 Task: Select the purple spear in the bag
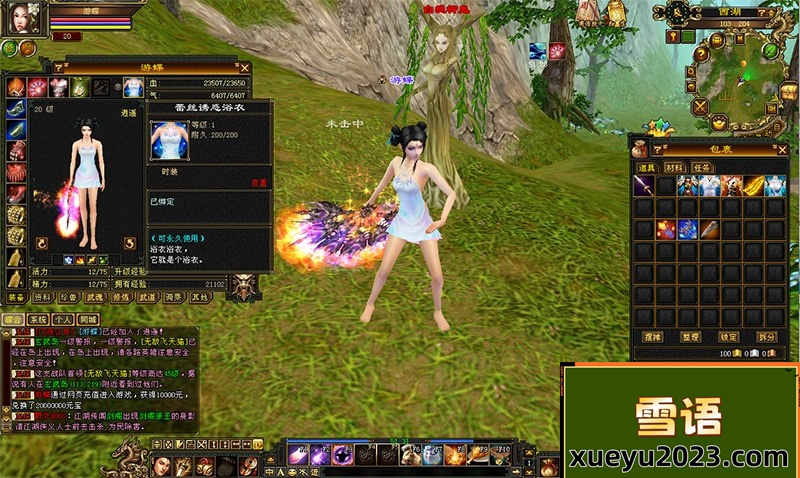tap(645, 187)
